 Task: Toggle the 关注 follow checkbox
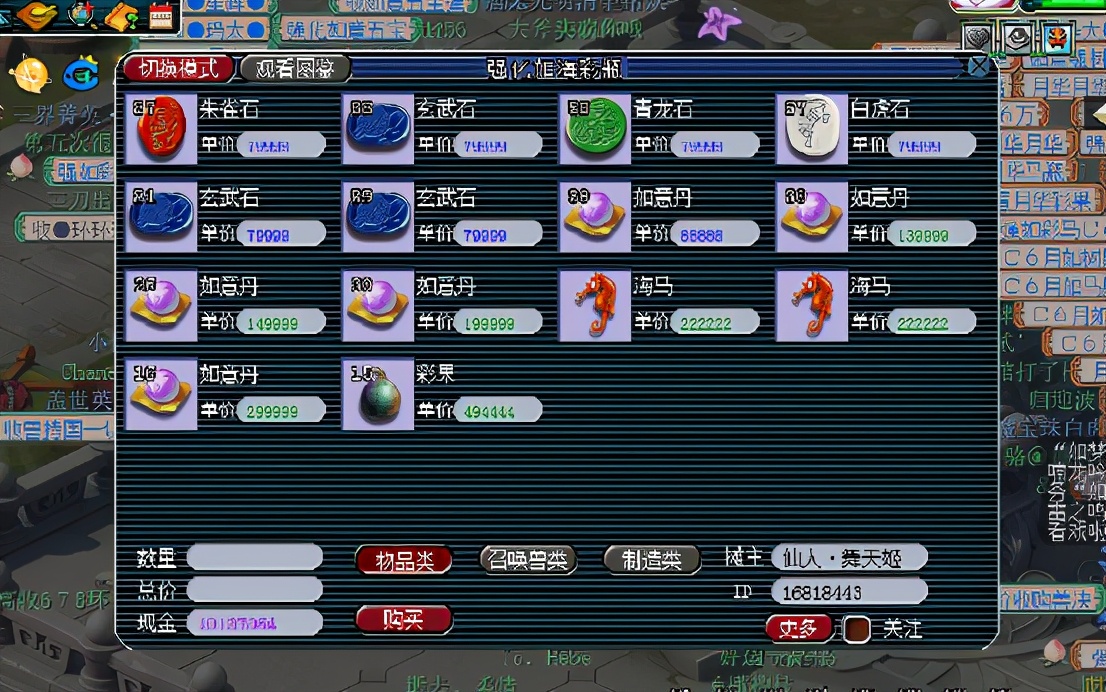(856, 629)
